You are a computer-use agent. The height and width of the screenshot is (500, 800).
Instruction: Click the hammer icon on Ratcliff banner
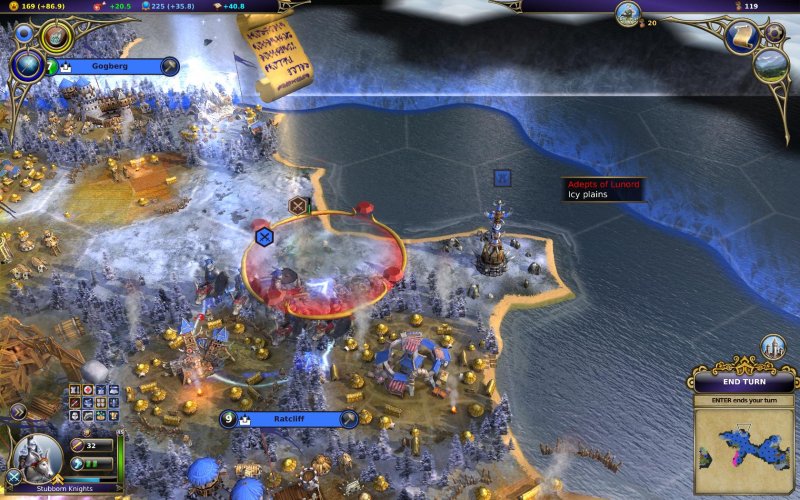(347, 419)
